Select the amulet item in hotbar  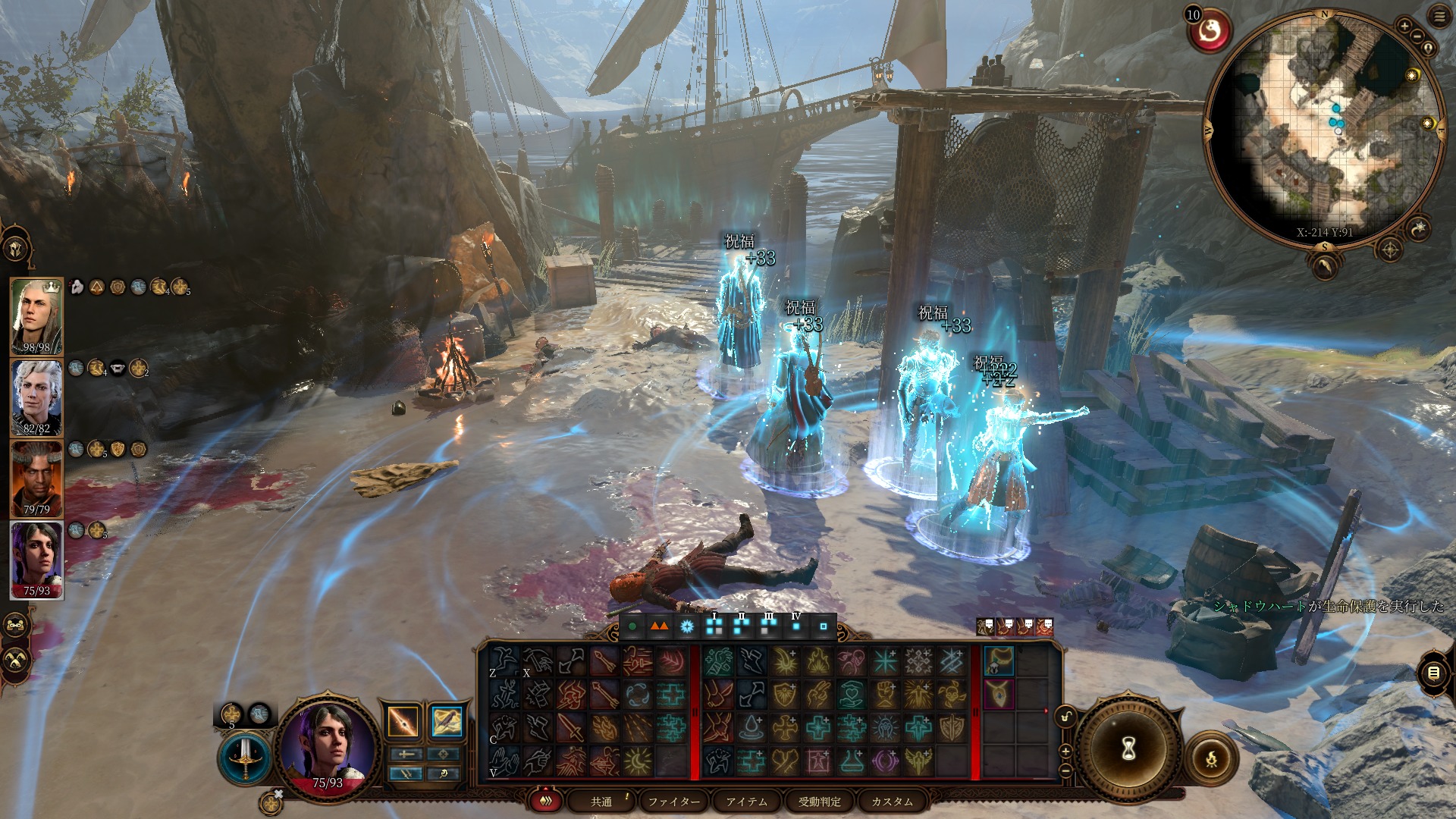[x=999, y=694]
